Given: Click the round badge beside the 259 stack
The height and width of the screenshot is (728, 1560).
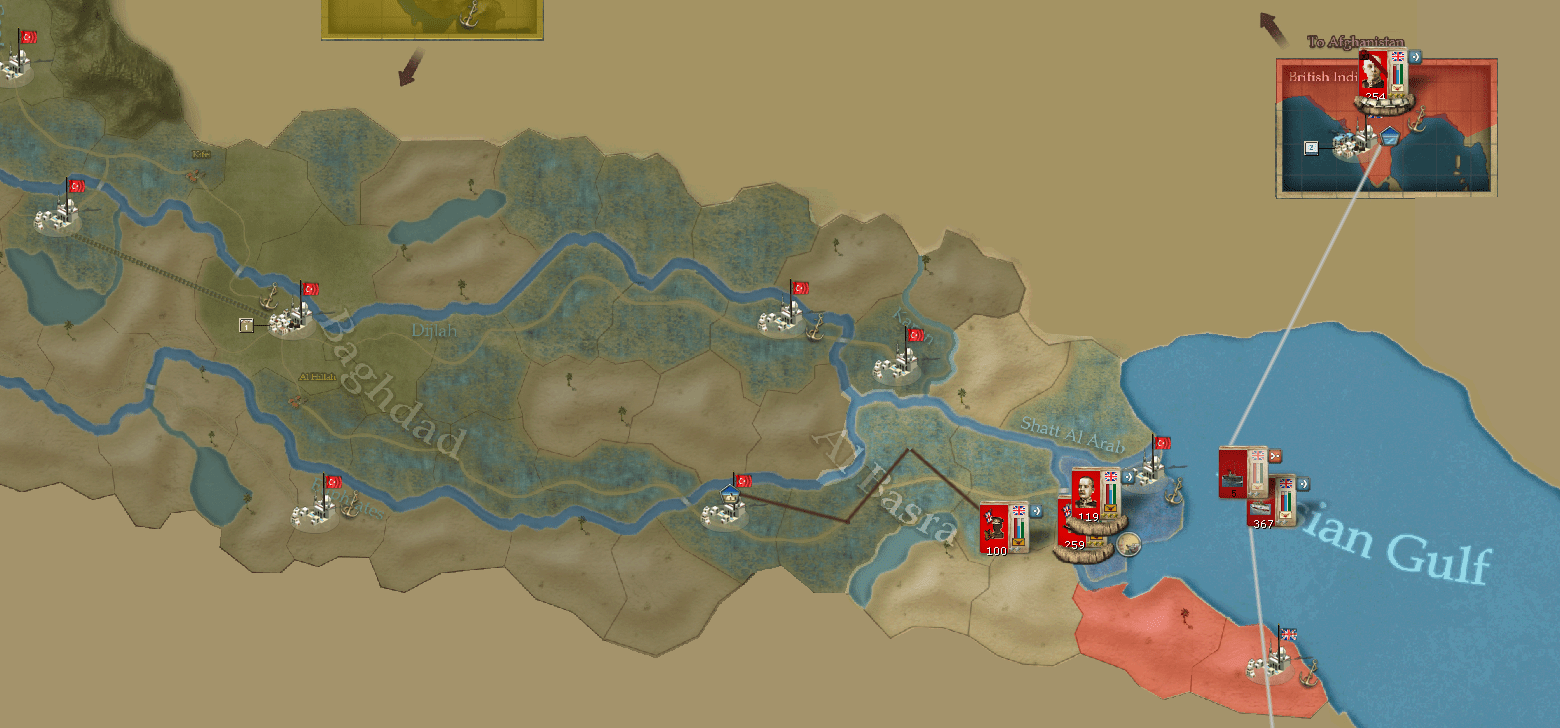Looking at the screenshot, I should [1129, 544].
